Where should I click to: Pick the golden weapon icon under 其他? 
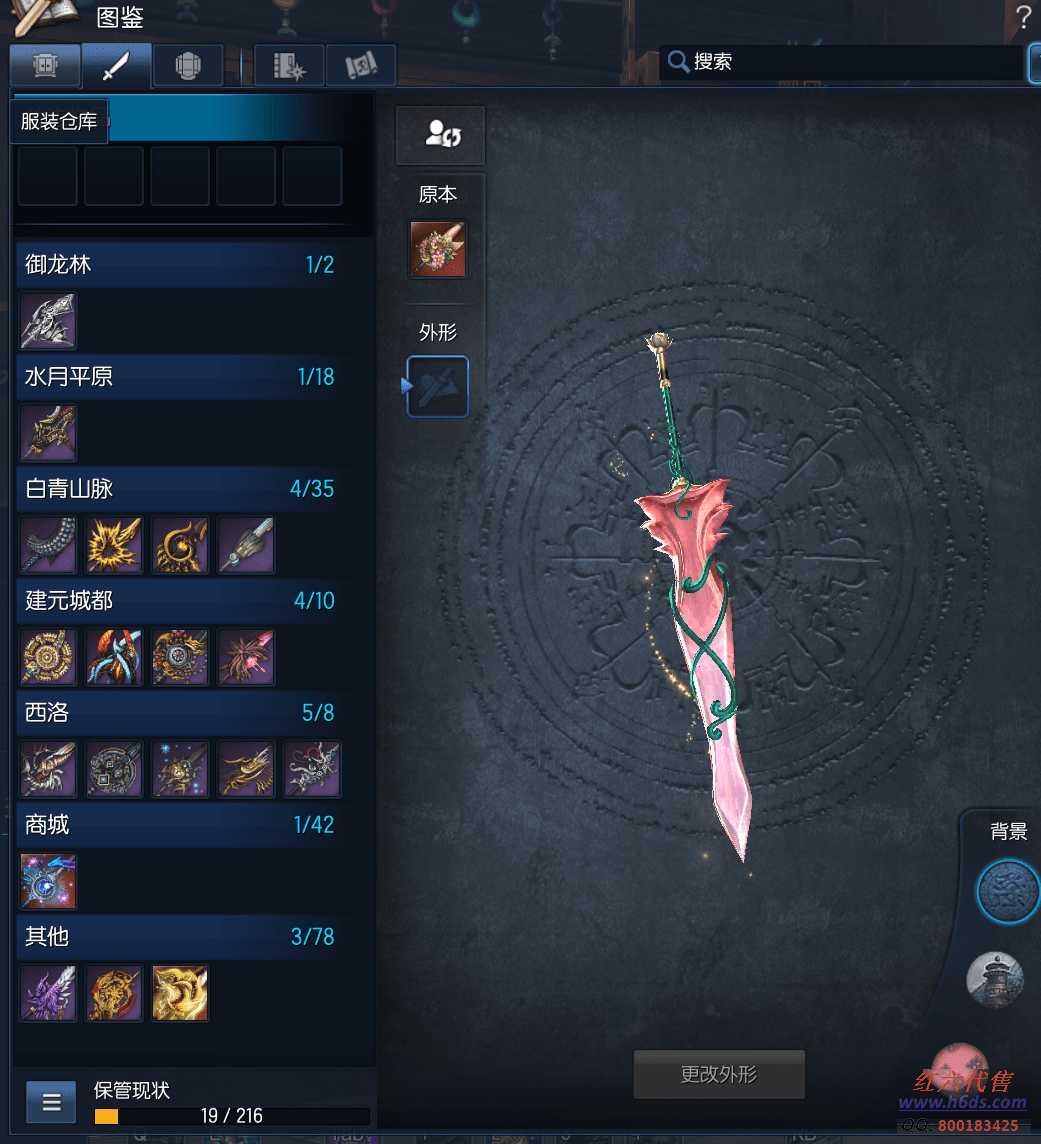point(180,993)
